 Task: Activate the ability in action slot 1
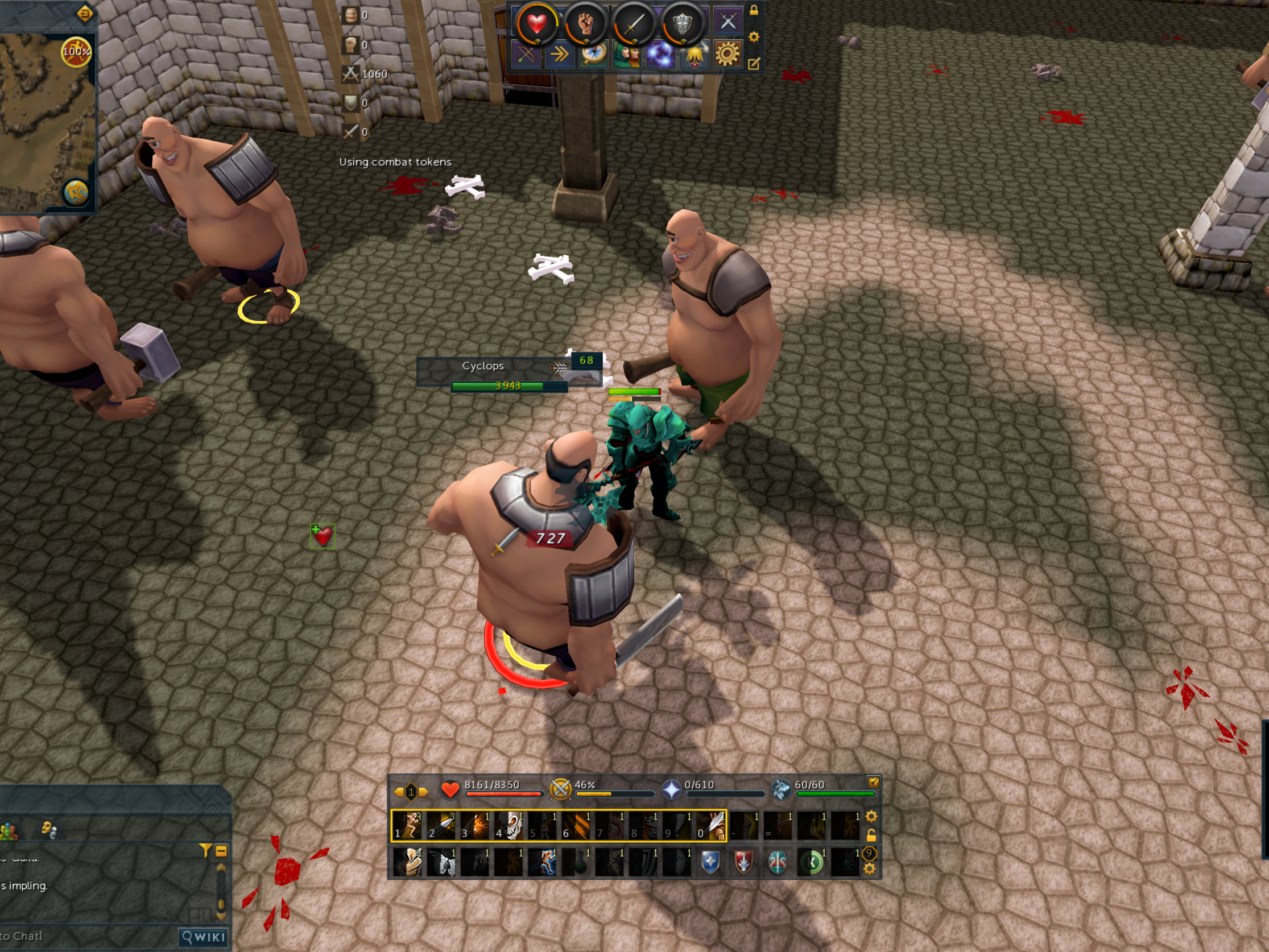coord(407,825)
